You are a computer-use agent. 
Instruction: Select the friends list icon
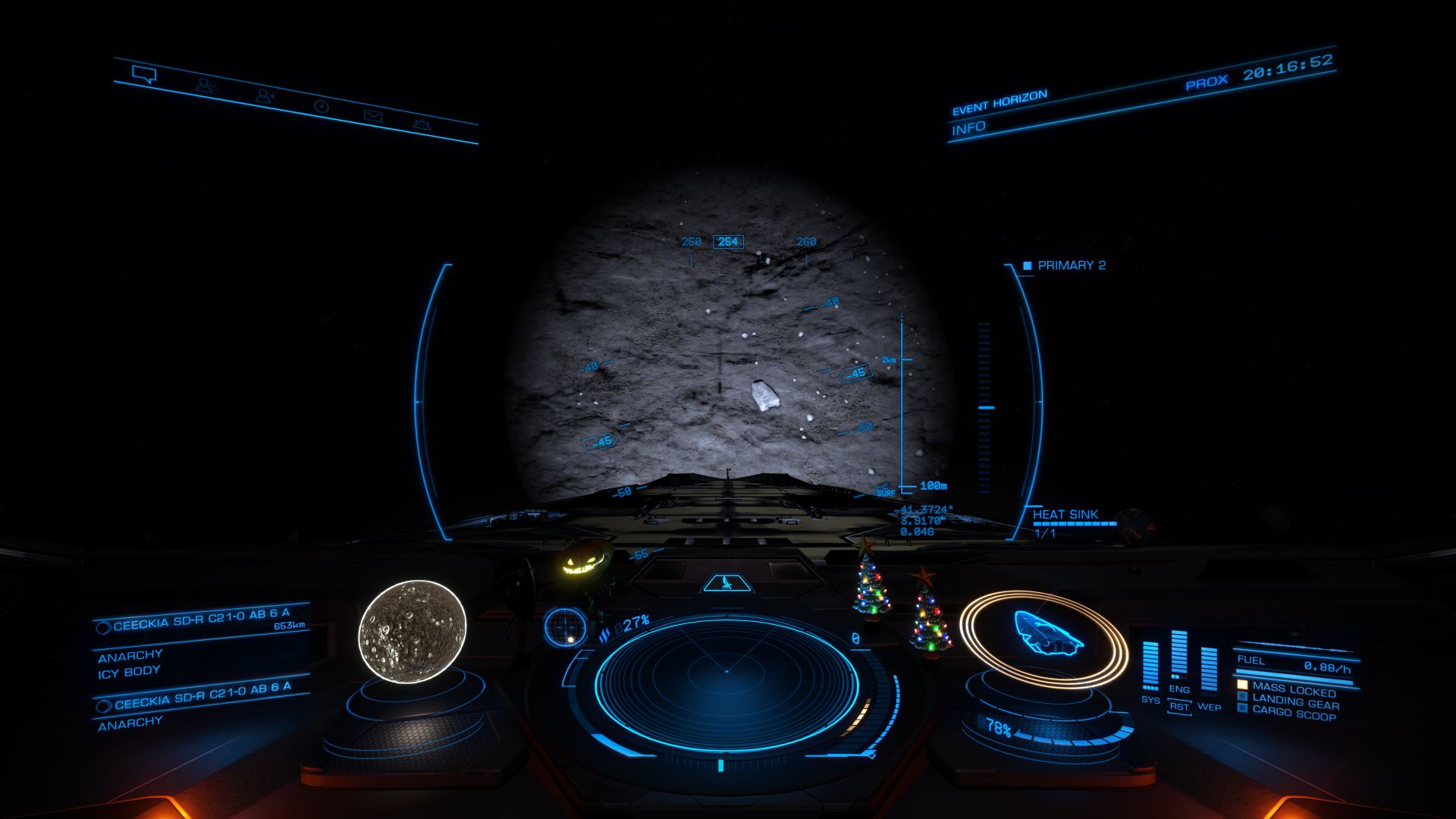pyautogui.click(x=206, y=85)
